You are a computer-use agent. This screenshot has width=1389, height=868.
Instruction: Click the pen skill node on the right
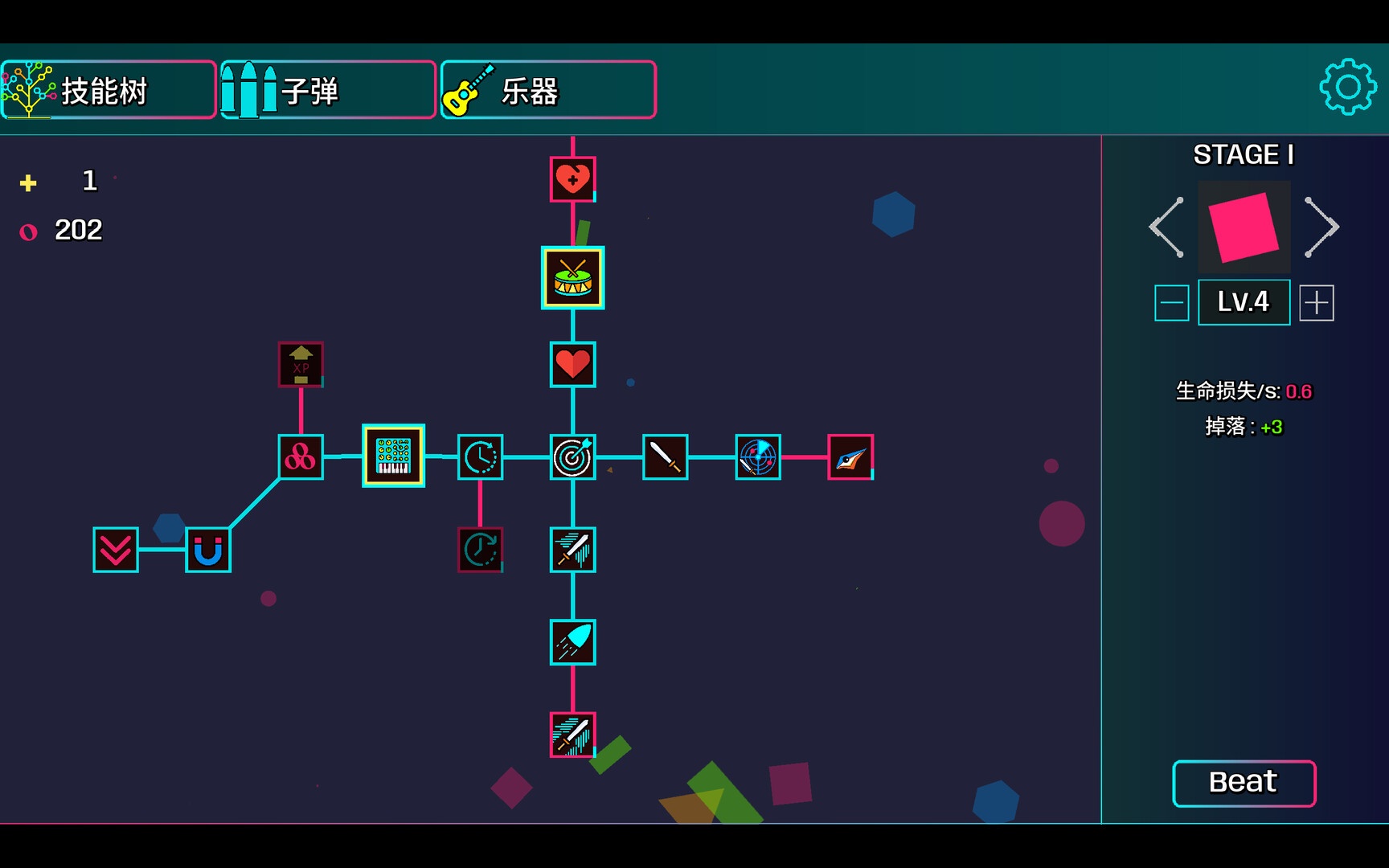click(849, 457)
